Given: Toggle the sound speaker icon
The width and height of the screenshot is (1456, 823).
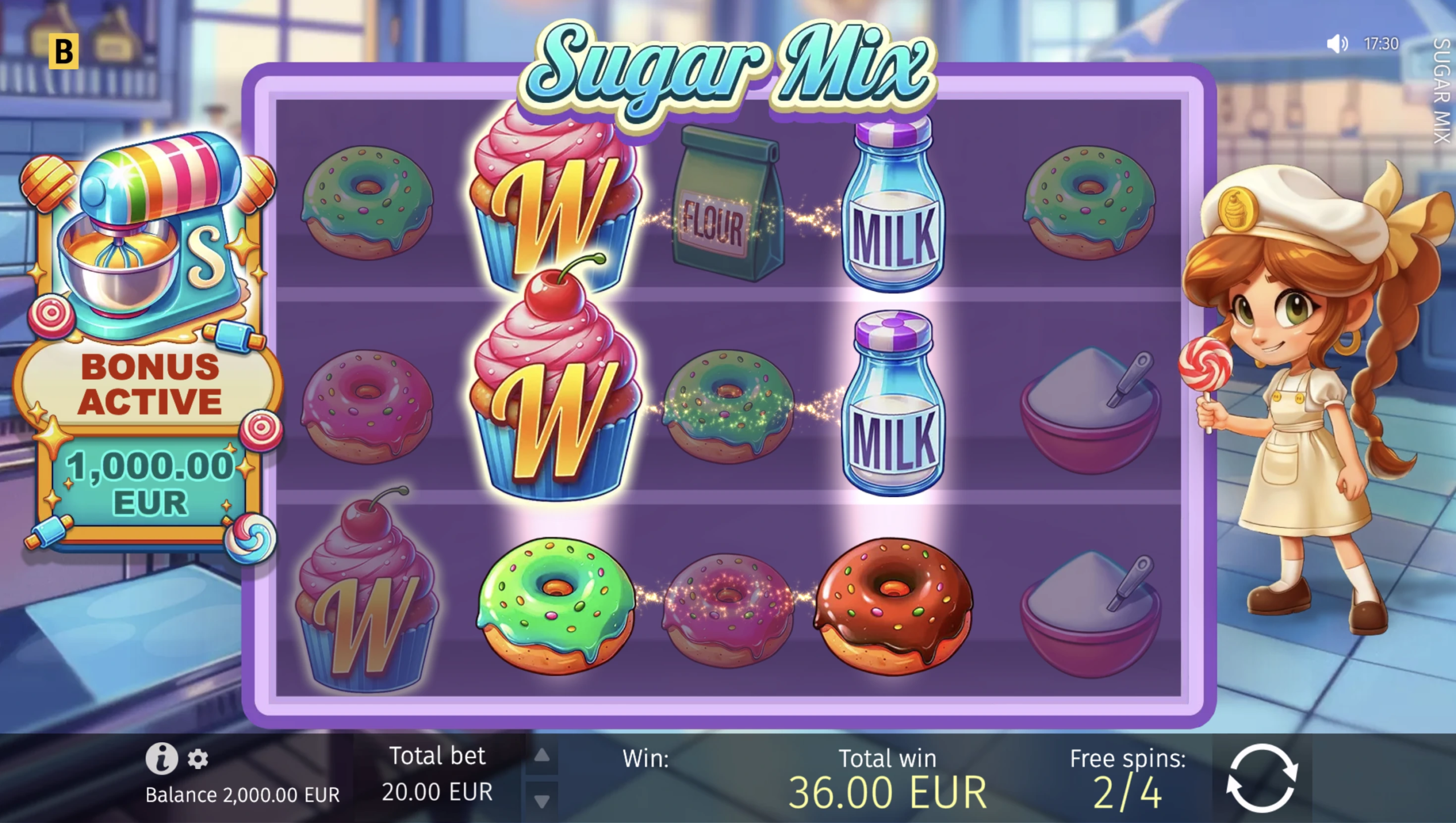Looking at the screenshot, I should [1337, 44].
